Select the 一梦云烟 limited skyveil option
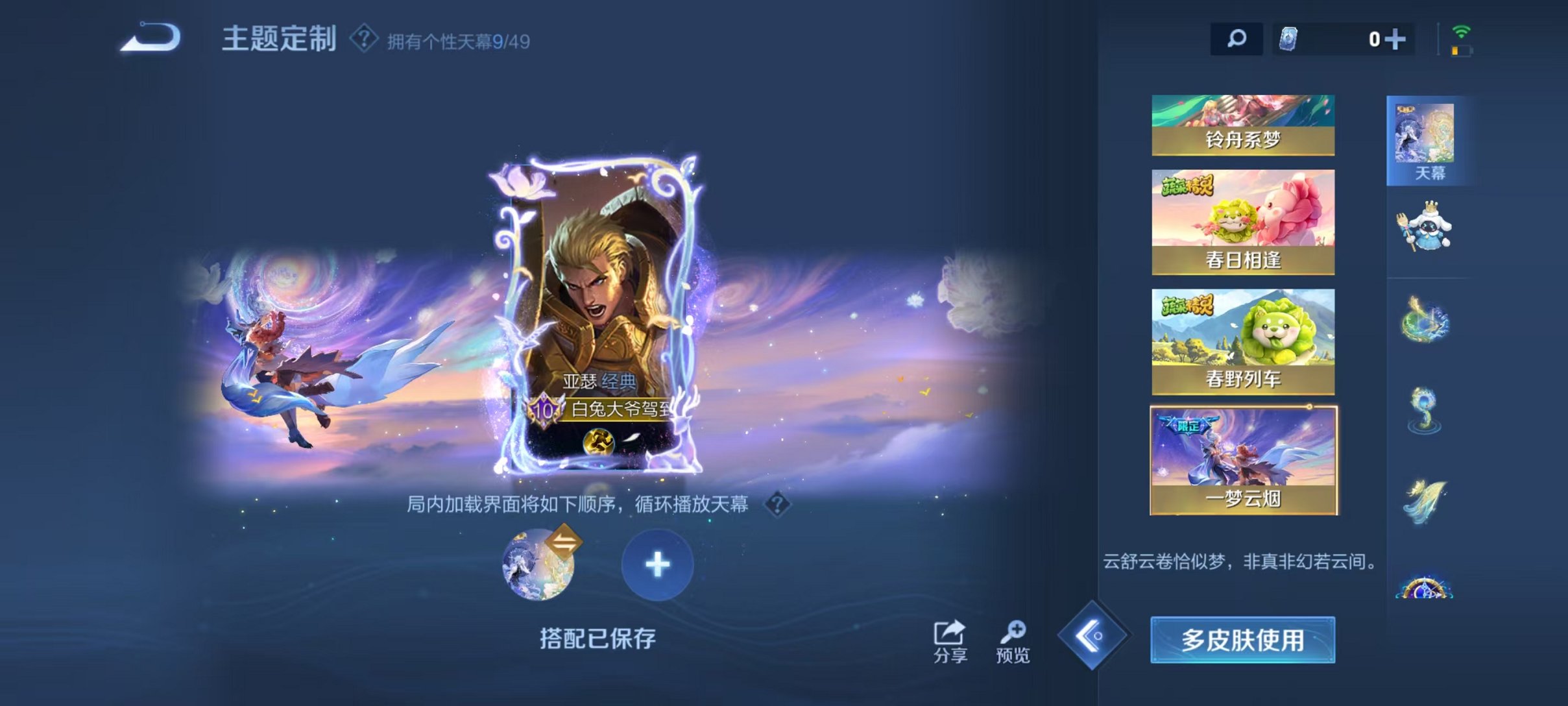This screenshot has width=1568, height=706. pos(1242,461)
